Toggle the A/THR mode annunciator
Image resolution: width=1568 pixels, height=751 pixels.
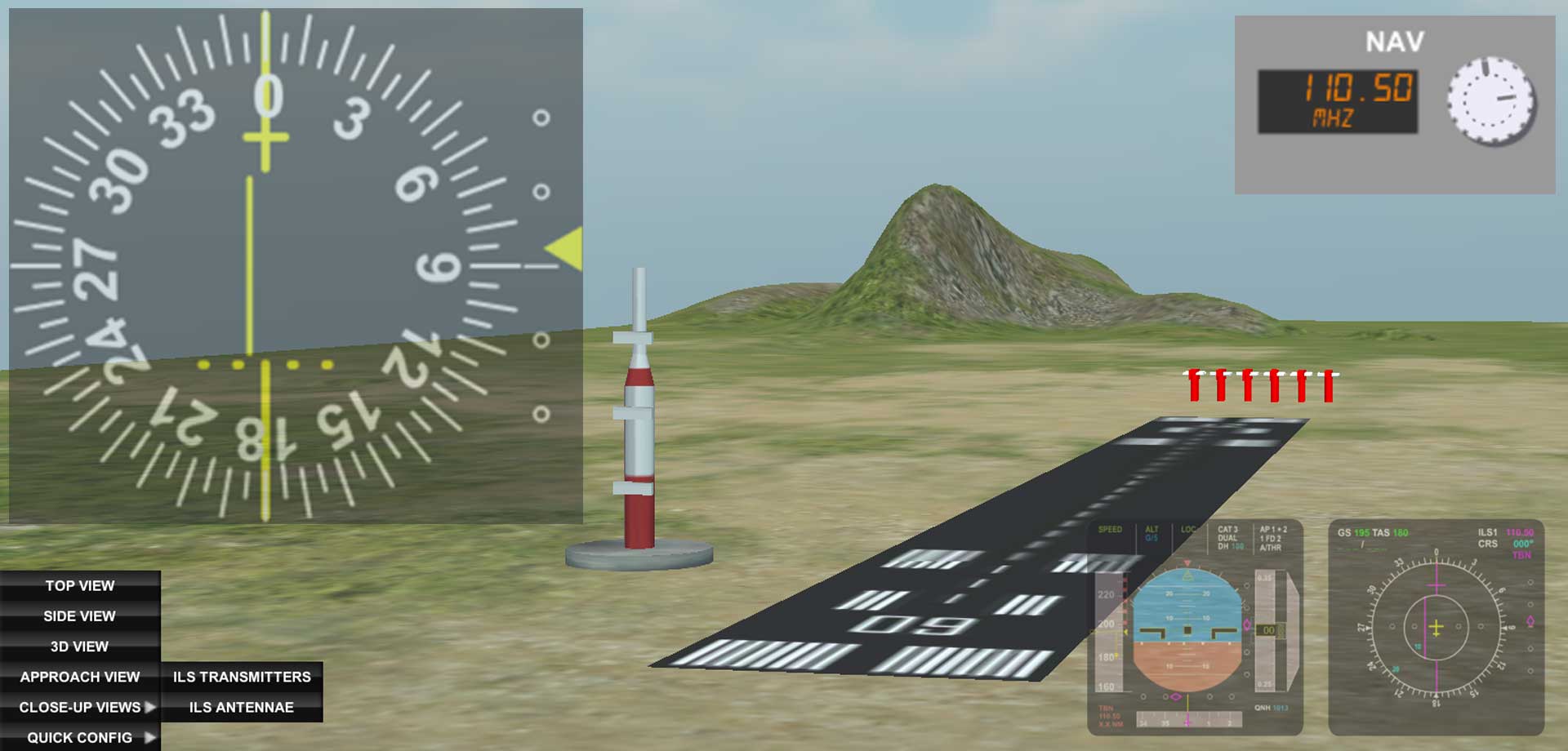(x=1270, y=548)
